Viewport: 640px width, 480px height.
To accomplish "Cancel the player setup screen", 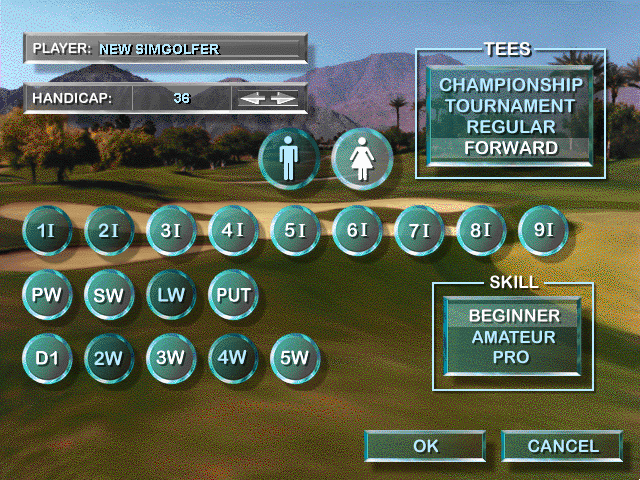I will pos(562,446).
